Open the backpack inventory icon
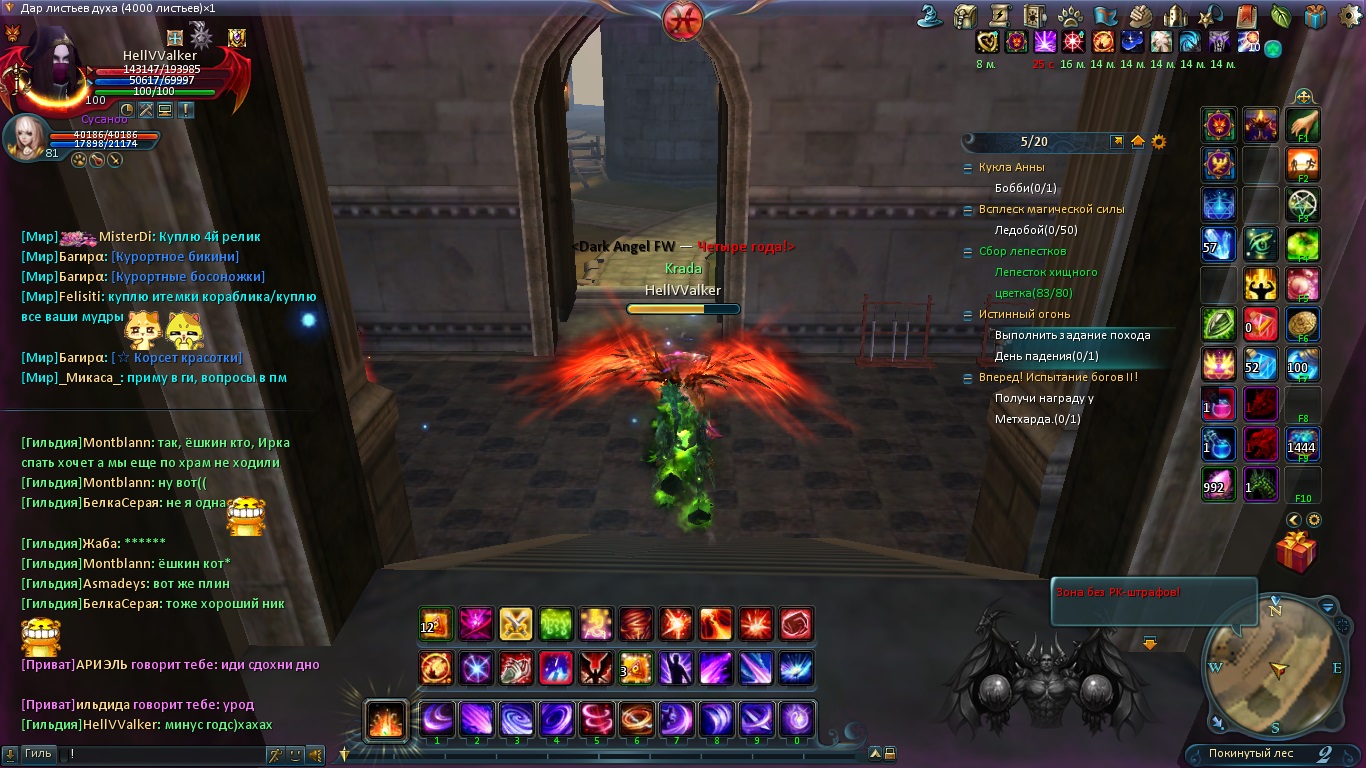1366x768 pixels. pos(965,15)
